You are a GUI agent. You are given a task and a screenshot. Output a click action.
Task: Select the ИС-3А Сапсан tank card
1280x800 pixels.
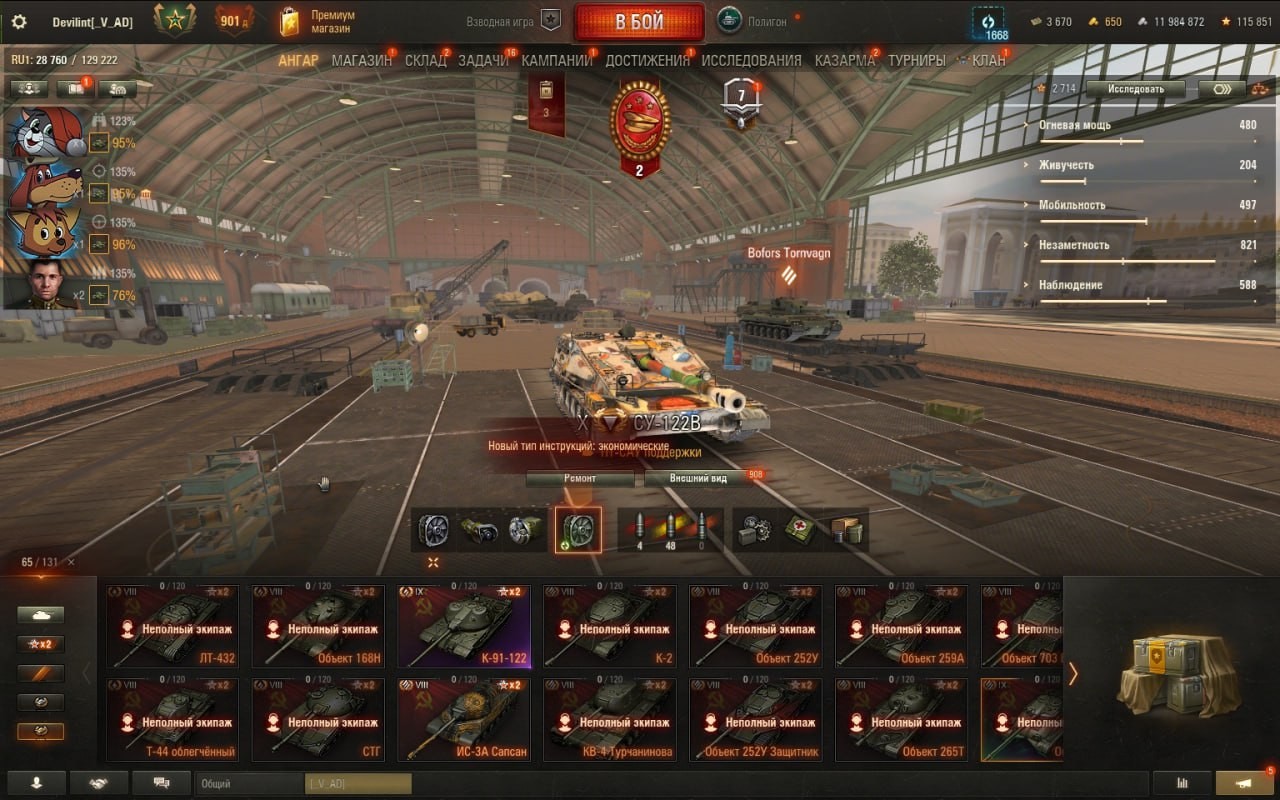(x=462, y=719)
